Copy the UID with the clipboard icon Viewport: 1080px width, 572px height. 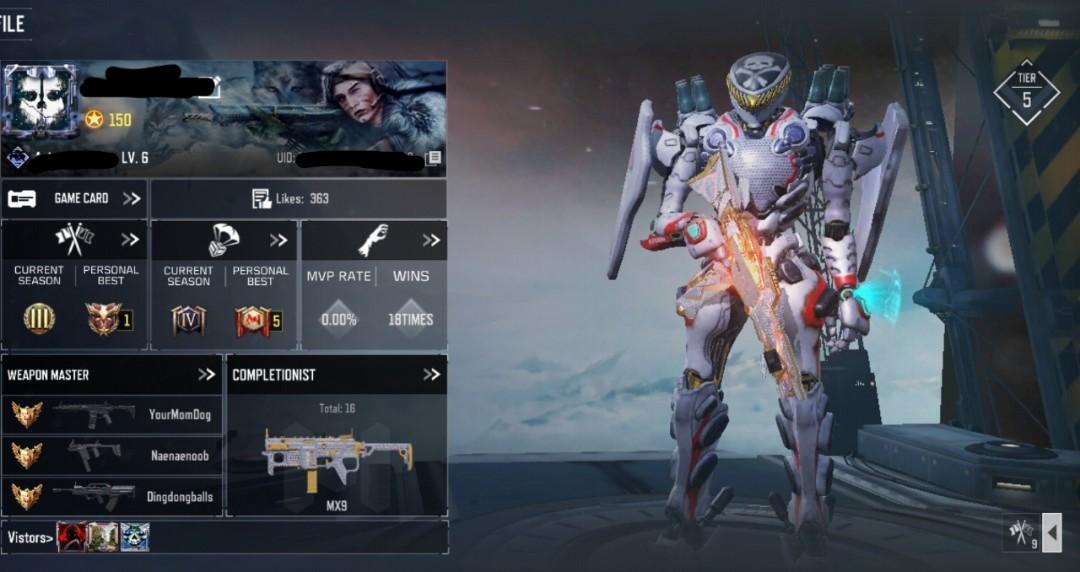click(434, 158)
